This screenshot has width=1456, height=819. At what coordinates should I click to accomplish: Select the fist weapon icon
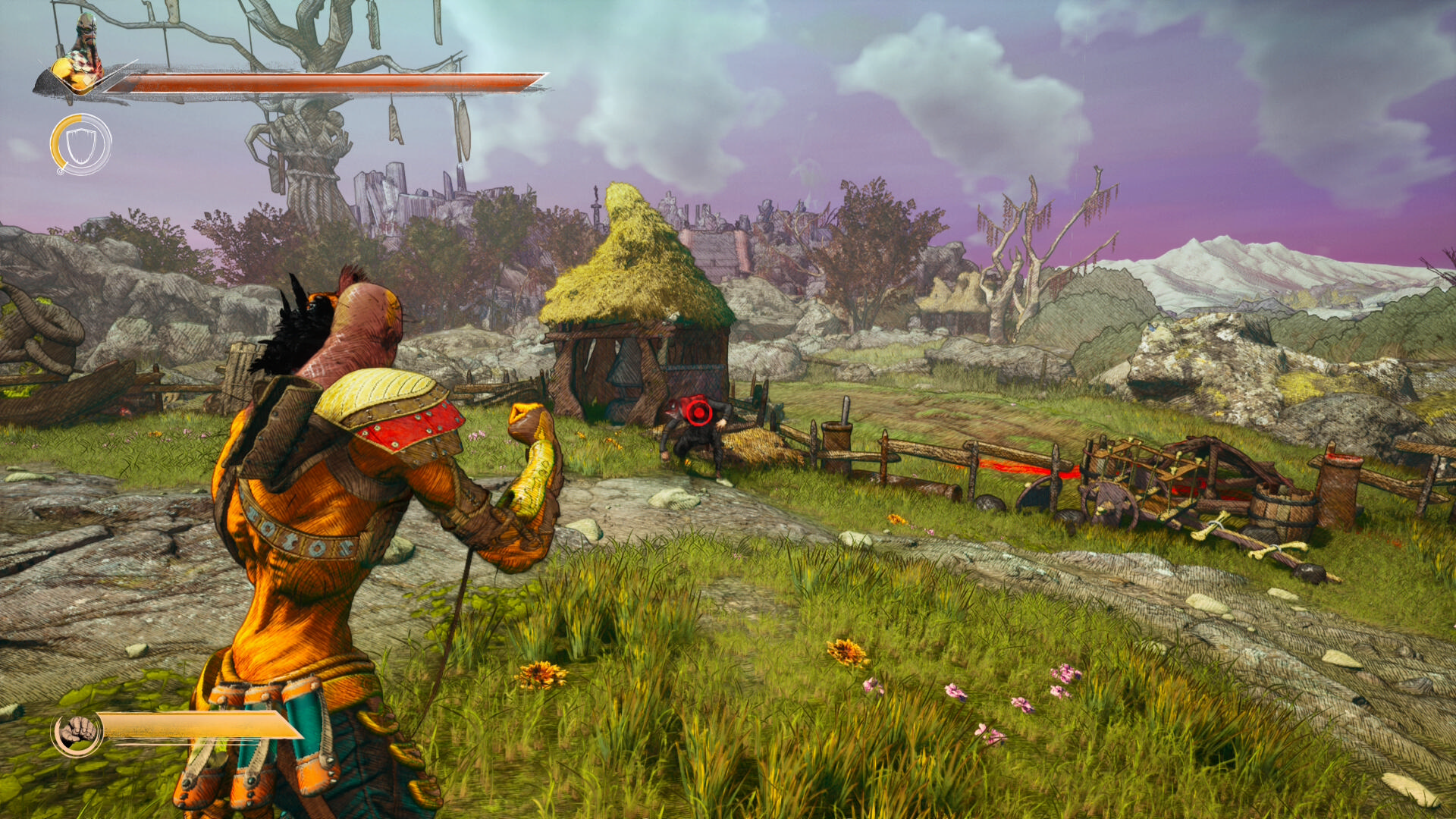[x=77, y=733]
